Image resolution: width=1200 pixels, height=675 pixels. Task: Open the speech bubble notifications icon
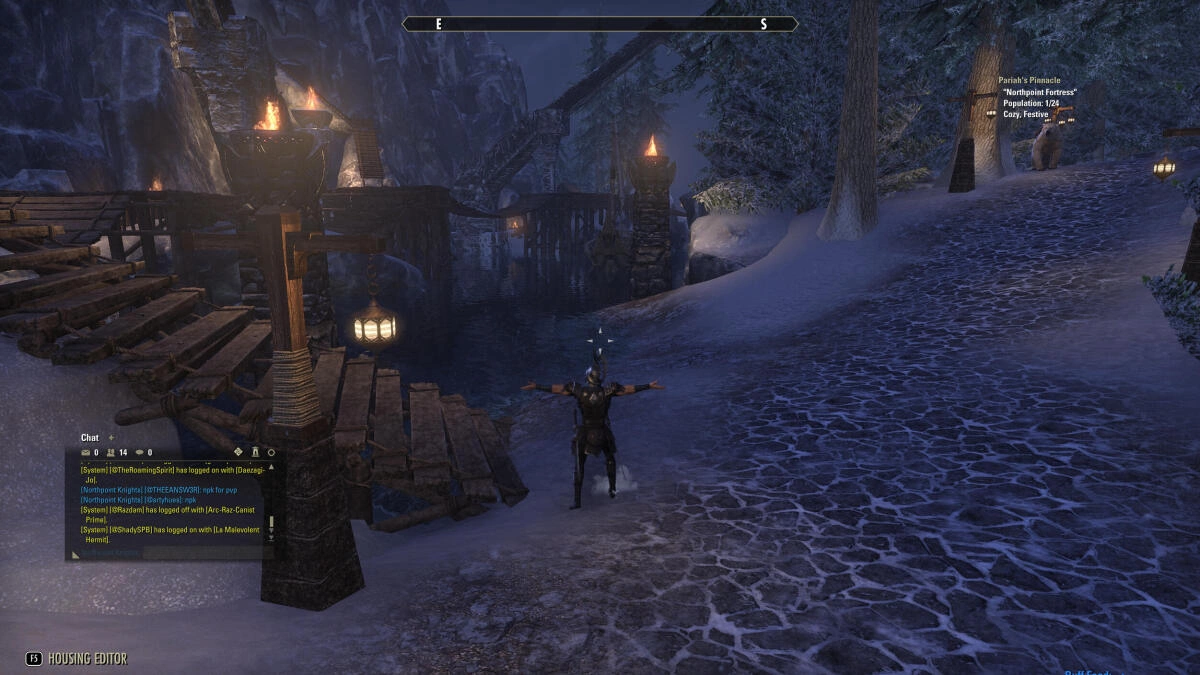(x=139, y=452)
